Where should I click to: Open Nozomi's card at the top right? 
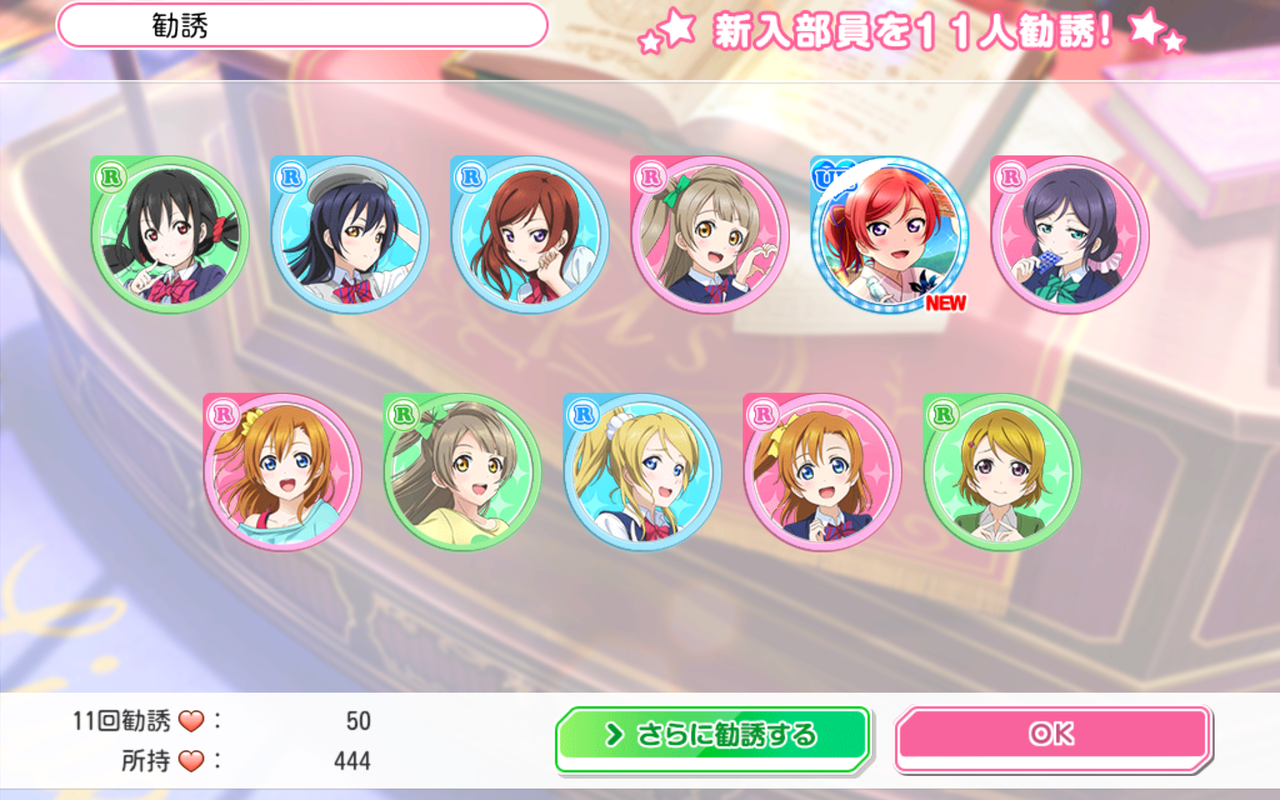coord(1066,232)
